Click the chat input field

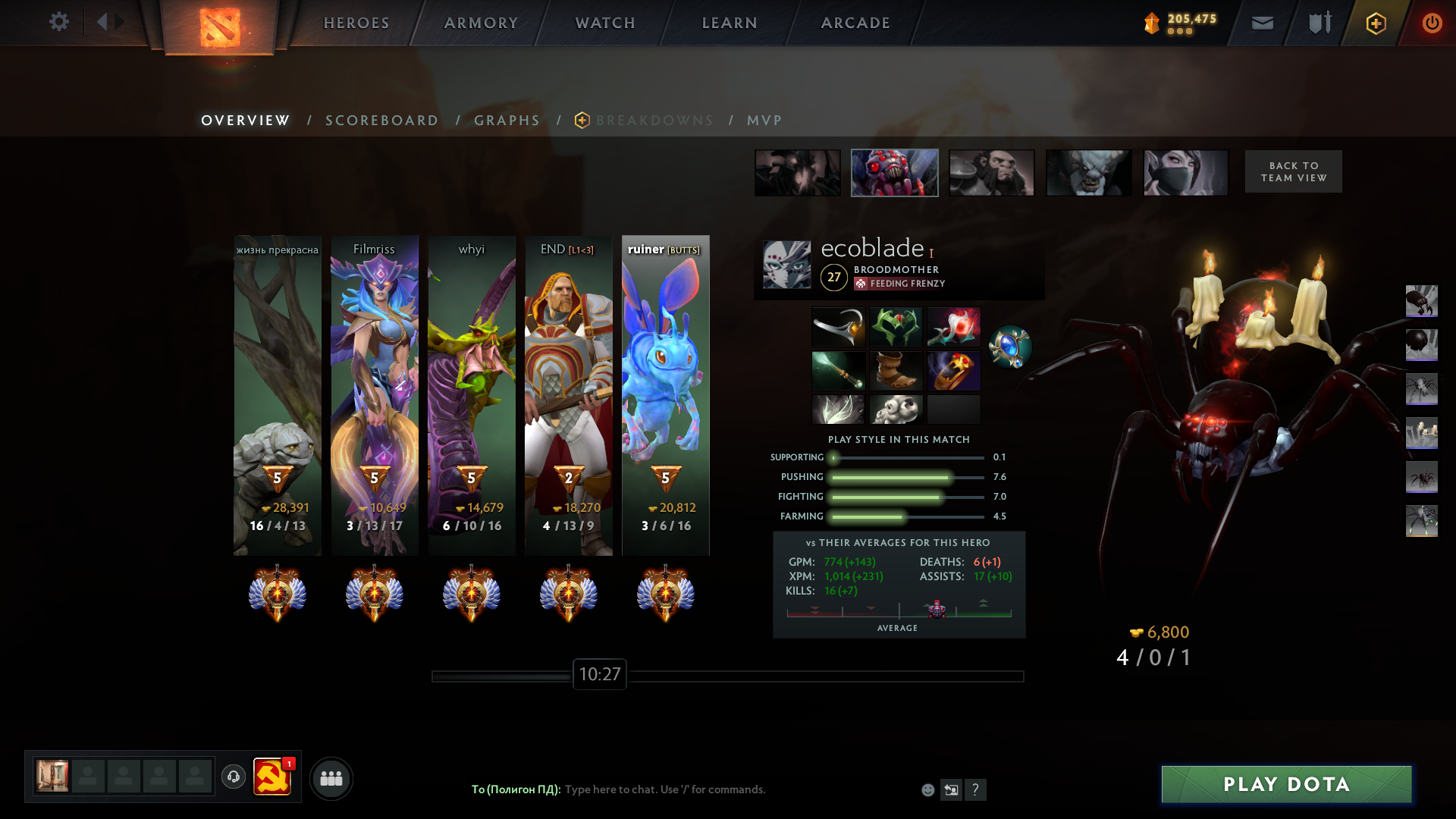point(728,789)
